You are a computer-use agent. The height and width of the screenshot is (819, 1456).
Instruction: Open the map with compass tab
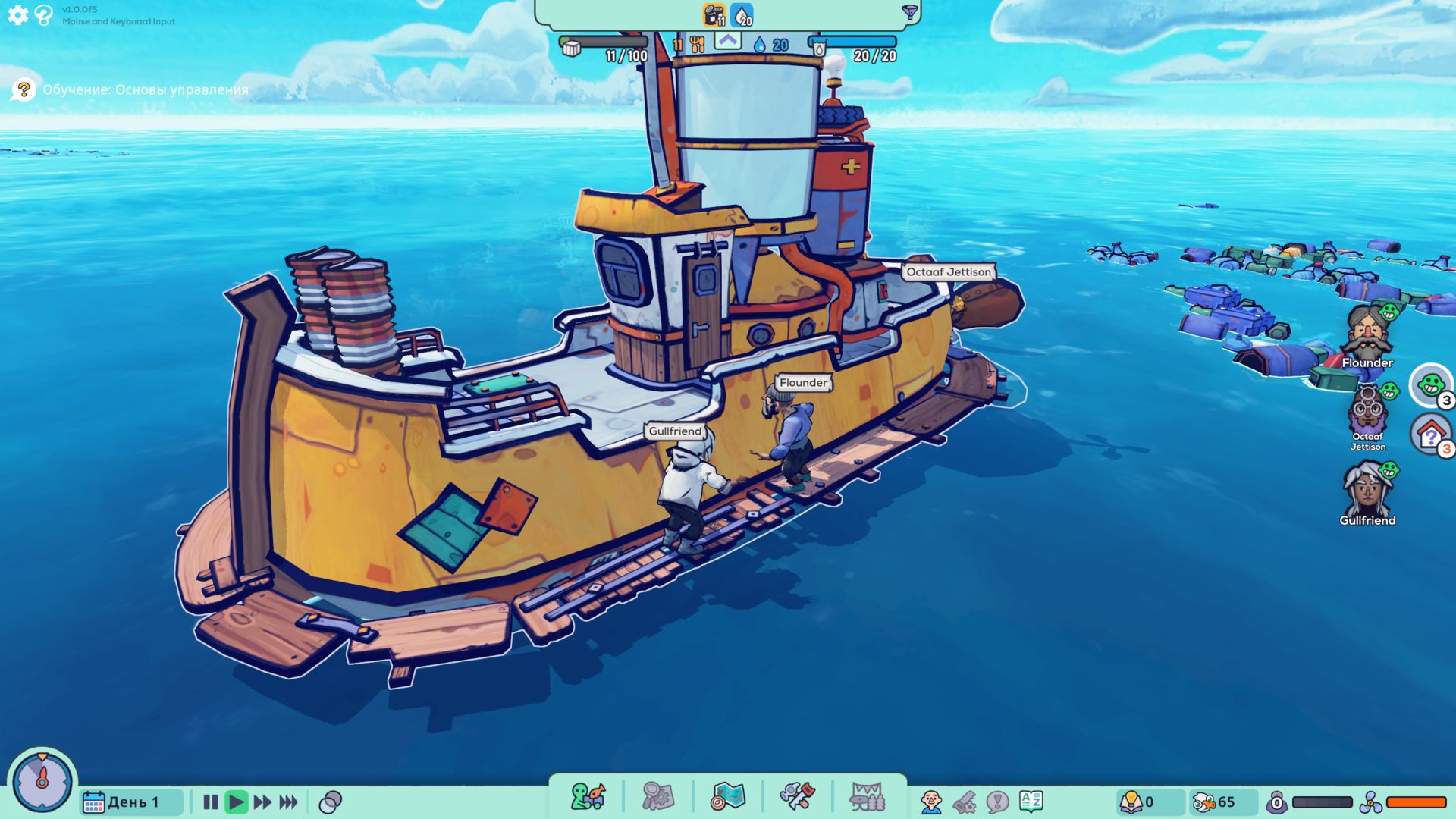tap(728, 797)
